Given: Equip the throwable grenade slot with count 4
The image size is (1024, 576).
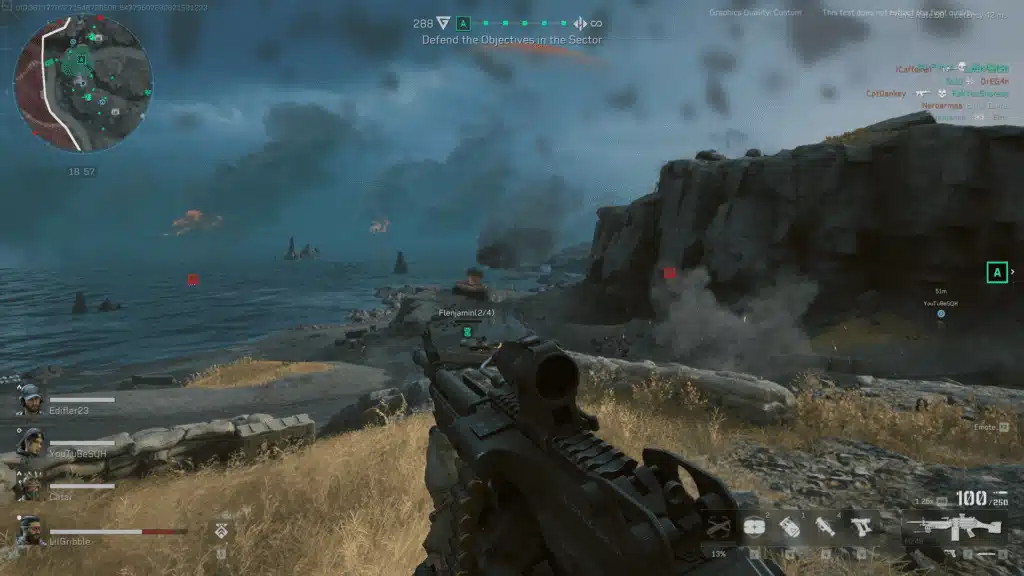Looking at the screenshot, I should [825, 526].
